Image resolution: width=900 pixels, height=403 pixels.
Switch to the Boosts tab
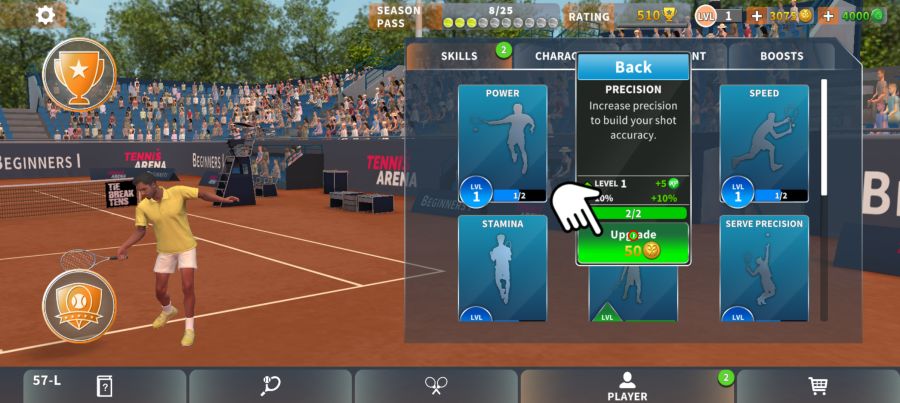point(781,56)
